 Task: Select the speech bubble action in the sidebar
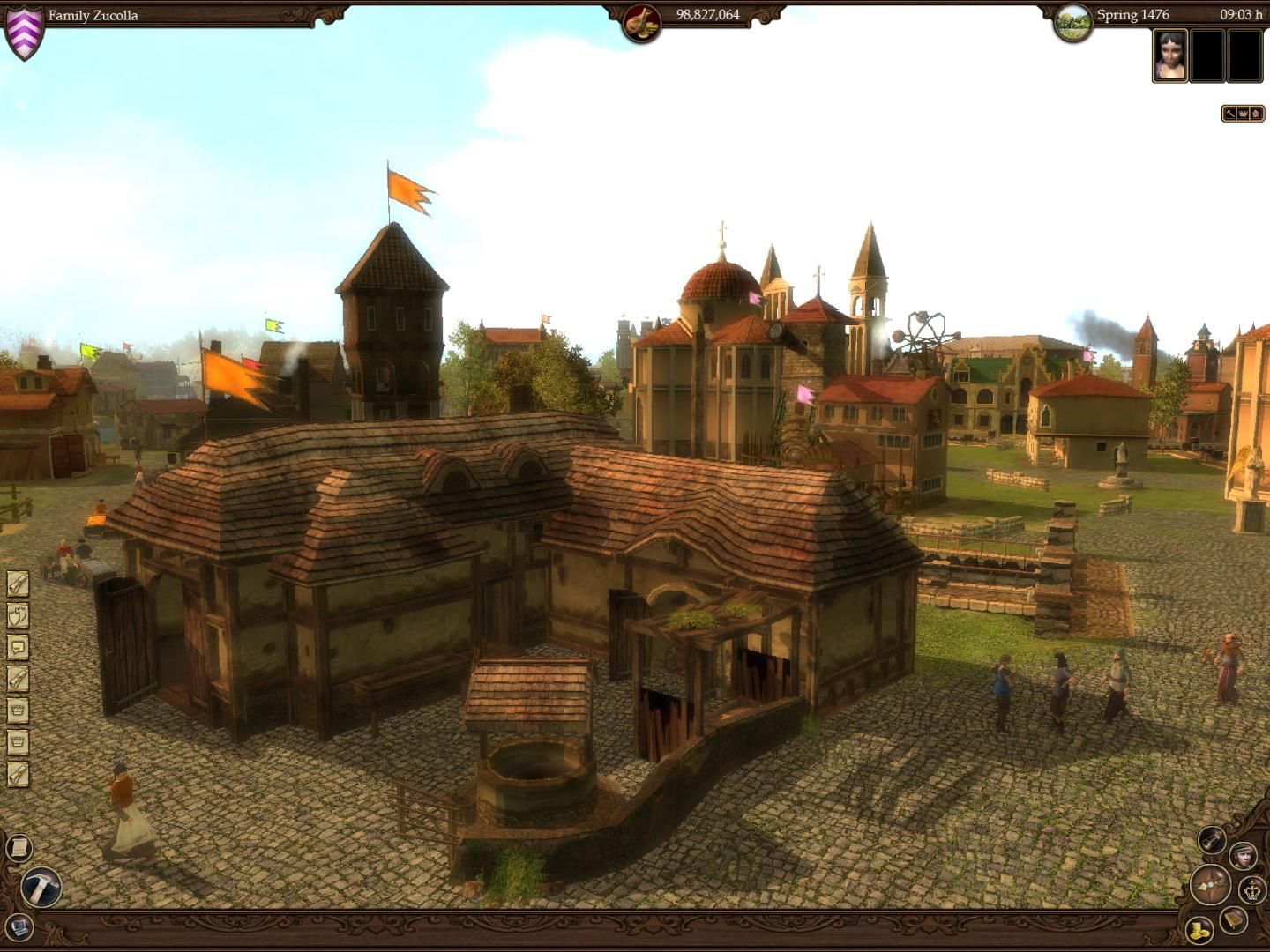coord(18,648)
